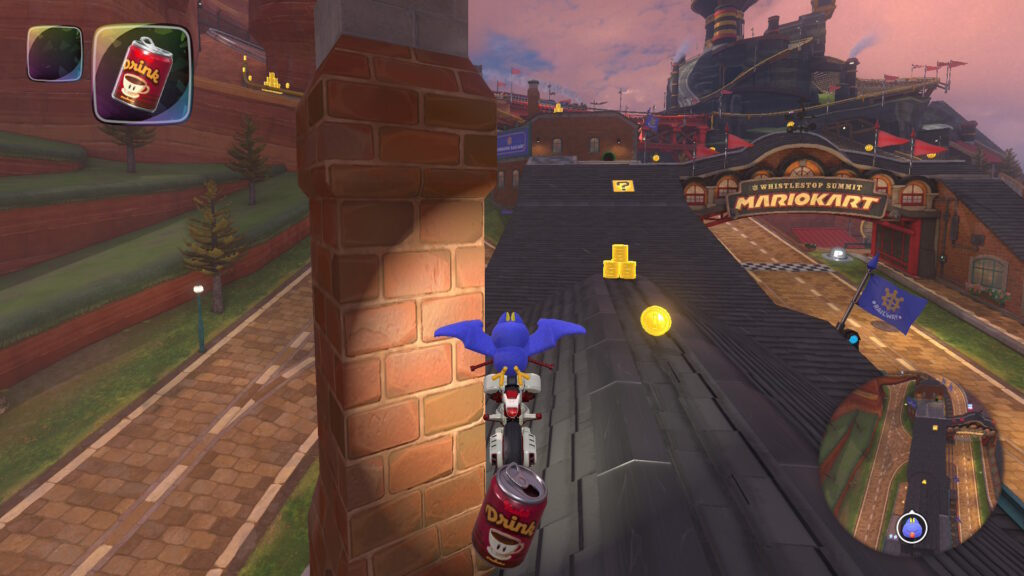Select the Drink can item slot
This screenshot has height=576, width=1024.
pos(141,73)
